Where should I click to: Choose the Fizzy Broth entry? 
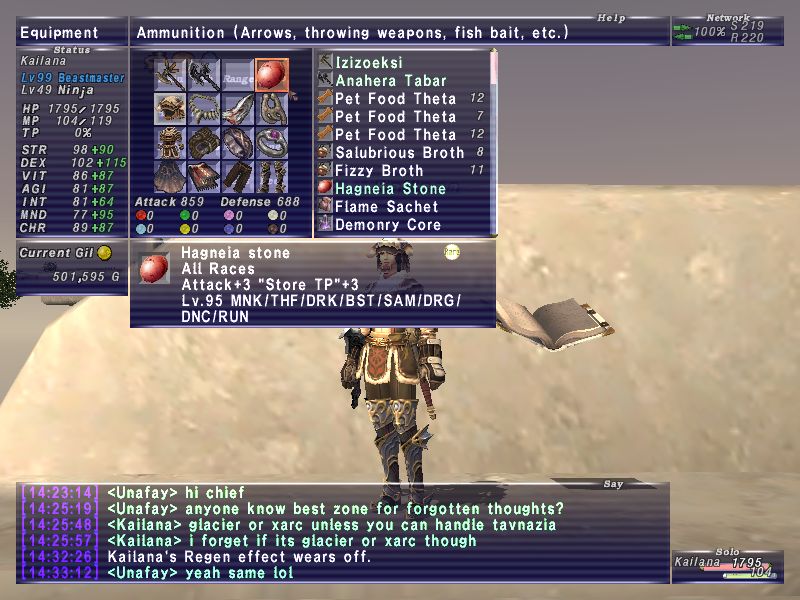tap(380, 171)
